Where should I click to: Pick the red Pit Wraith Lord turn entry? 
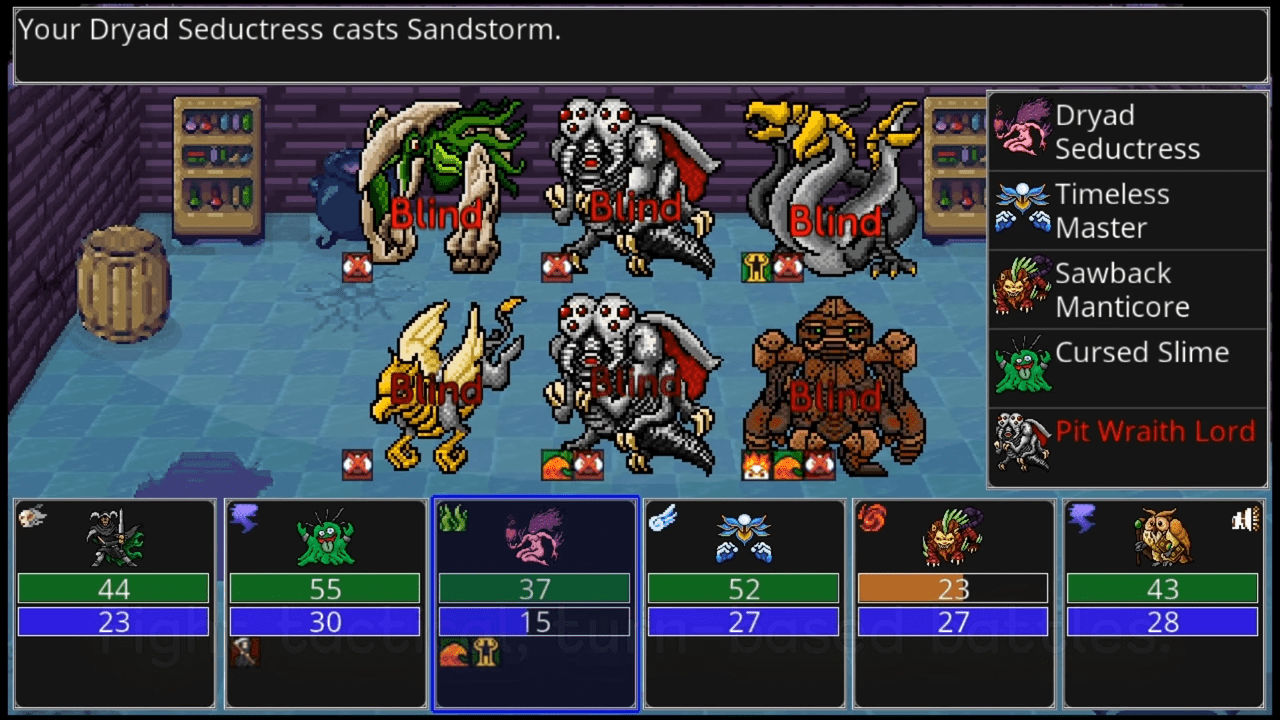point(1126,447)
